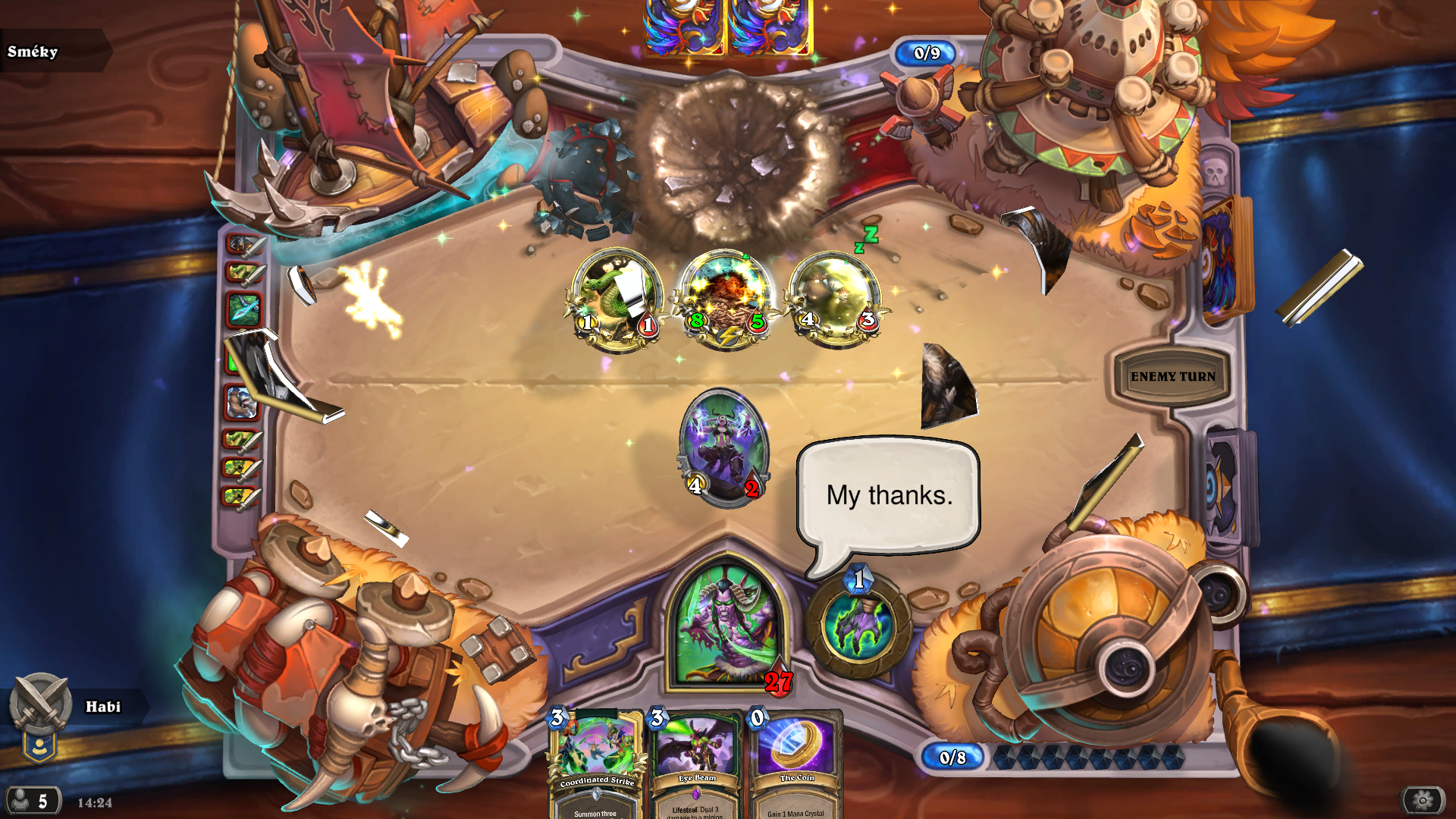The height and width of the screenshot is (819, 1456).
Task: Select your 4/2 demon hunter minion
Action: (723, 447)
